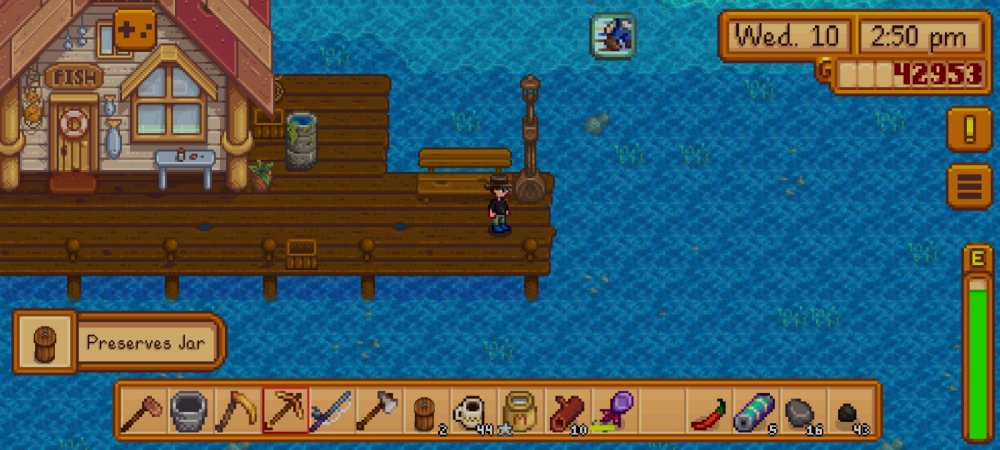Pick the red hot pepper slot

(x=708, y=410)
